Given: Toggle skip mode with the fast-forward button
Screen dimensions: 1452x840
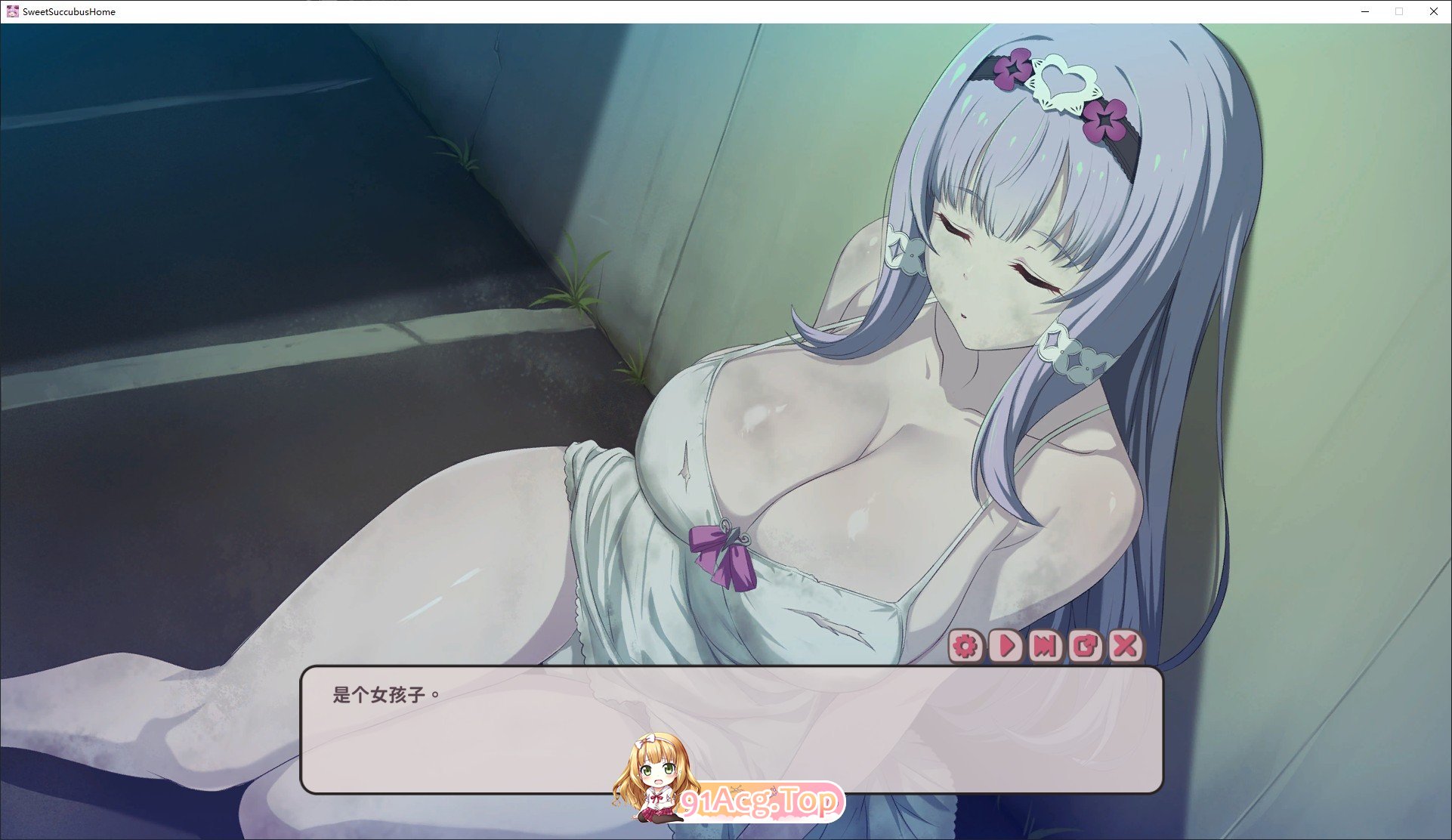Looking at the screenshot, I should click(x=1045, y=647).
